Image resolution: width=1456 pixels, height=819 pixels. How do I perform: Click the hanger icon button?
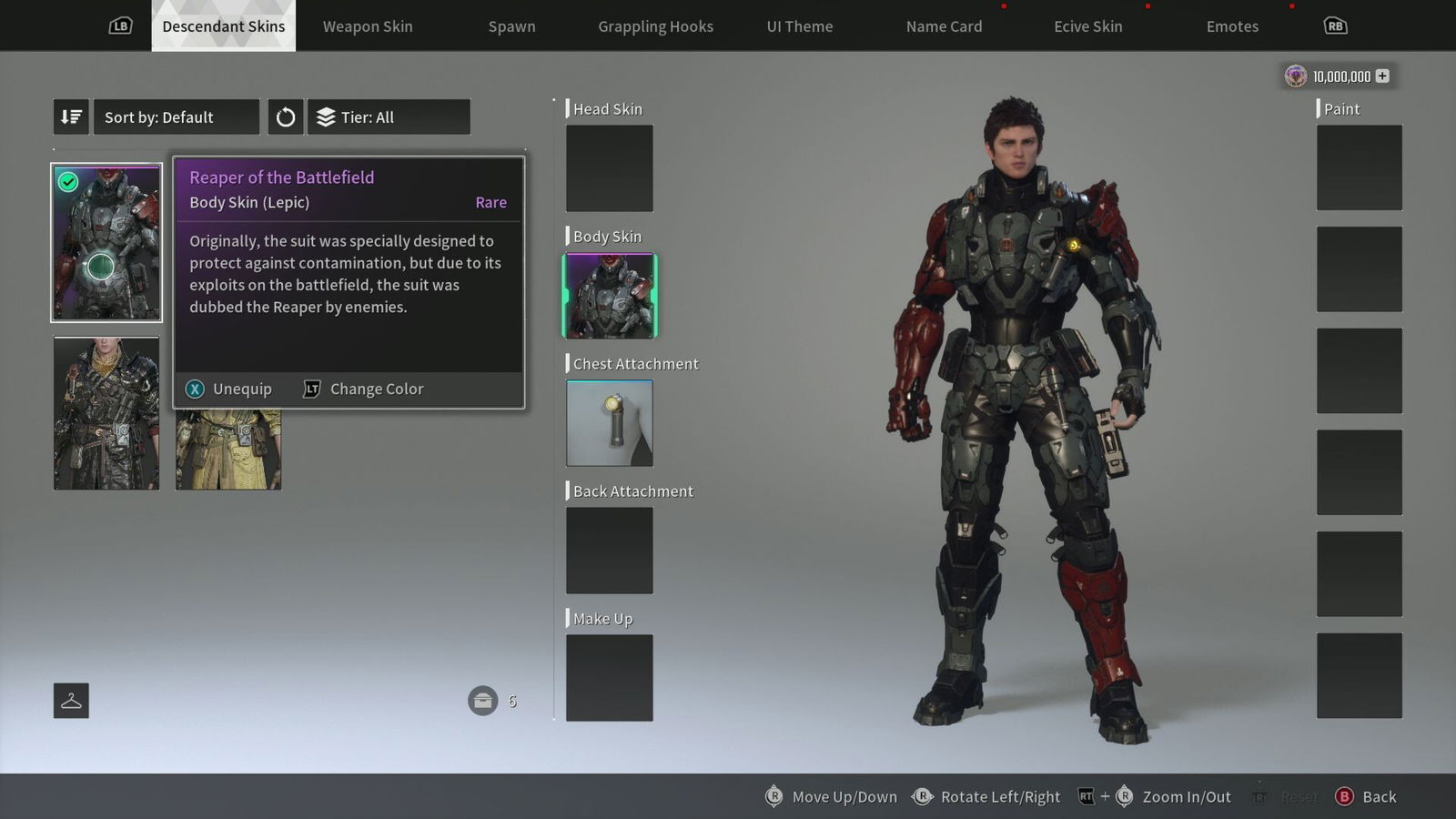click(x=71, y=701)
